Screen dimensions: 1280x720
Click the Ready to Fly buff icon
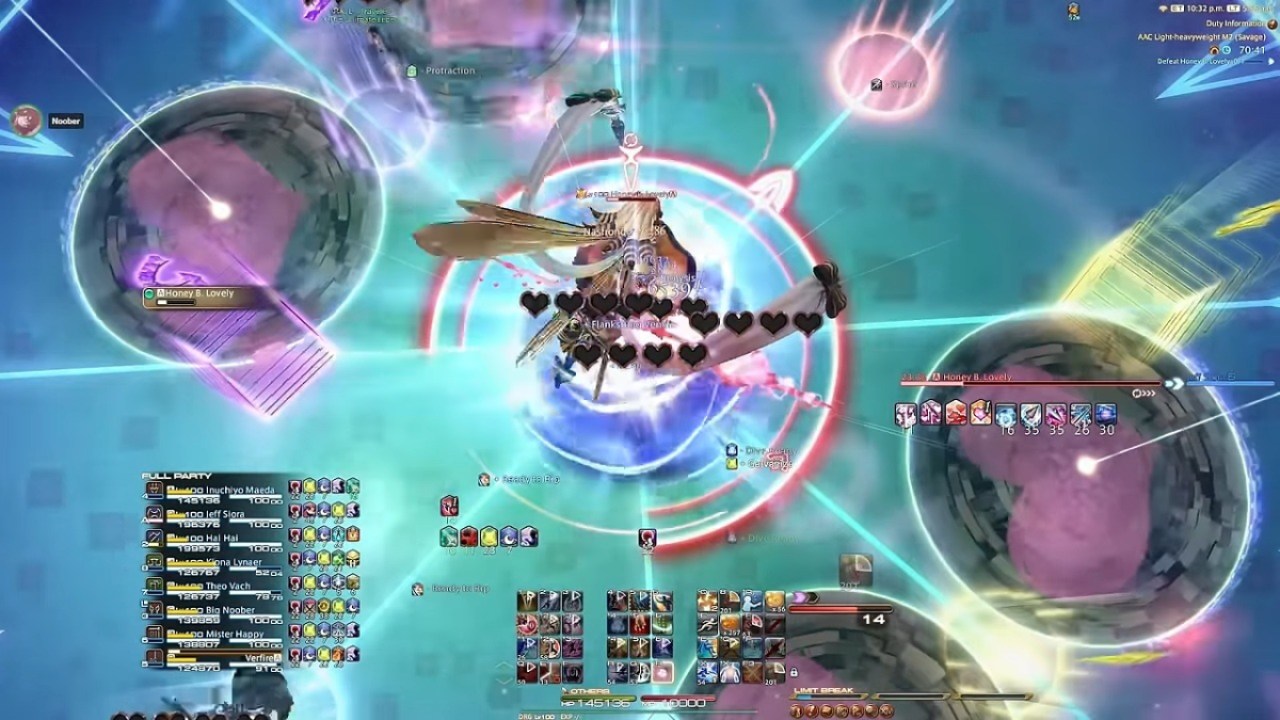[483, 480]
